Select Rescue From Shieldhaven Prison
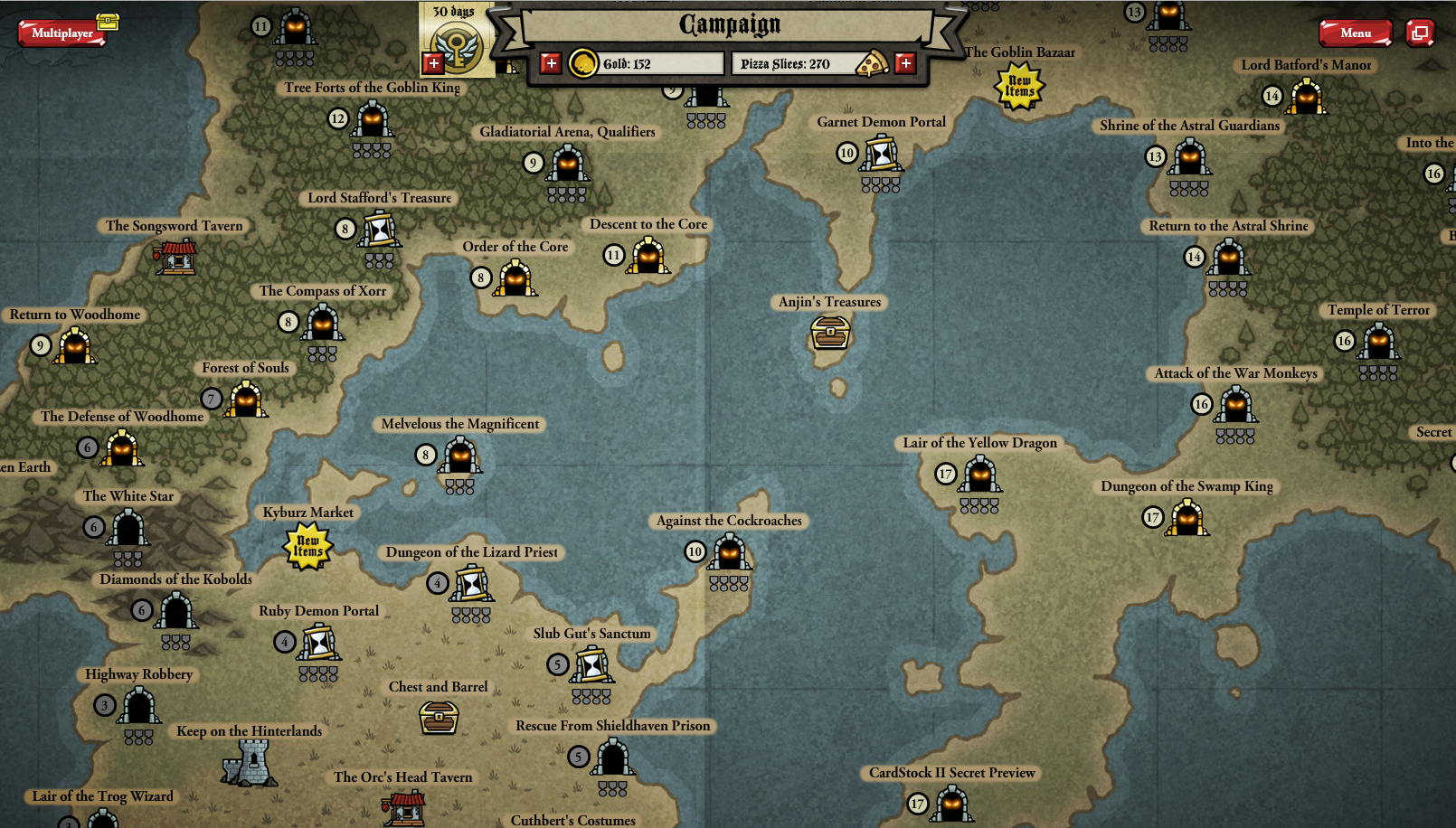Screen dimensions: 1456x828 click(613, 757)
